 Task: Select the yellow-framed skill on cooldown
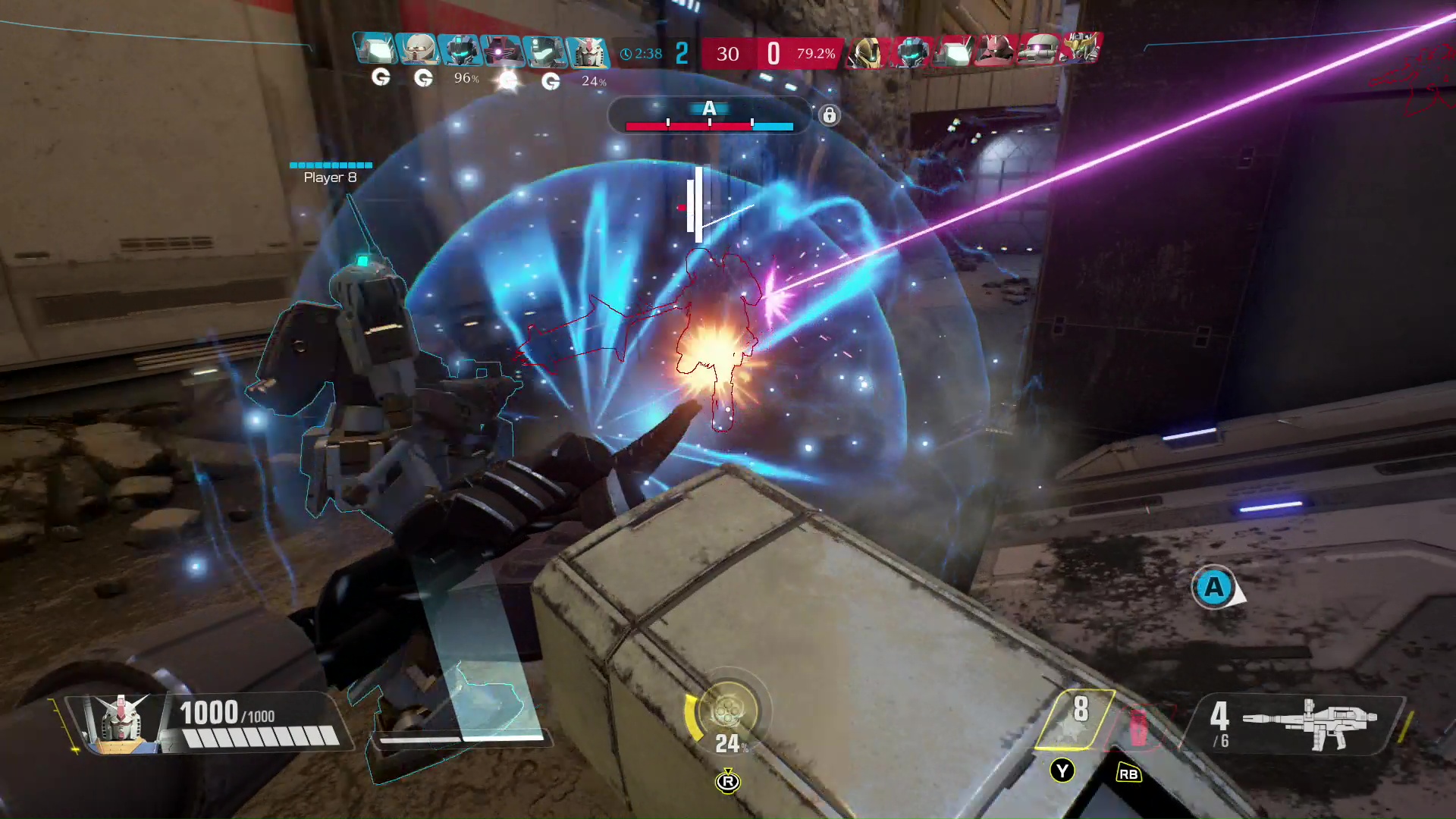[x=1076, y=718]
